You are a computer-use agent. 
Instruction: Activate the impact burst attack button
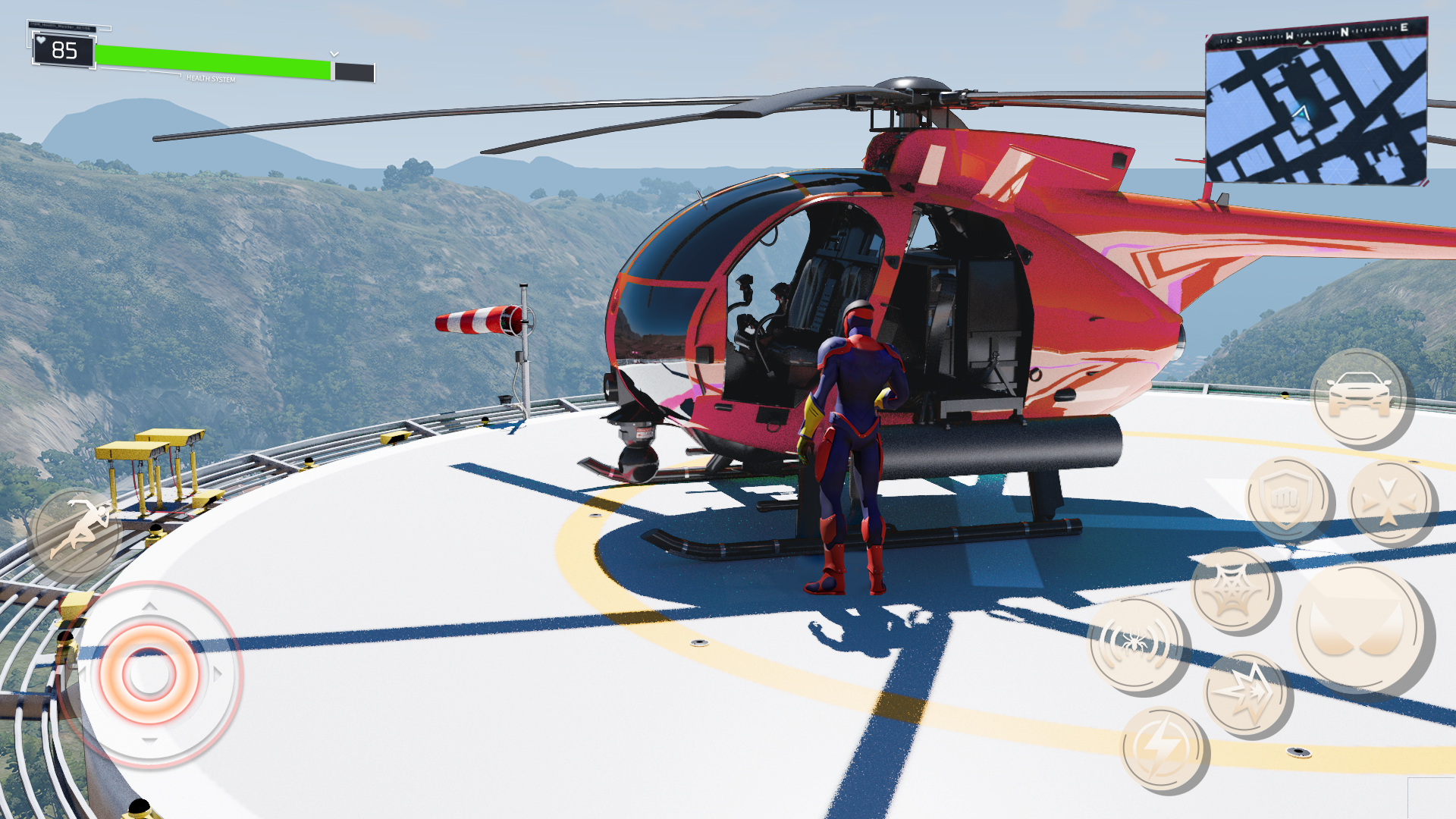(x=1246, y=693)
